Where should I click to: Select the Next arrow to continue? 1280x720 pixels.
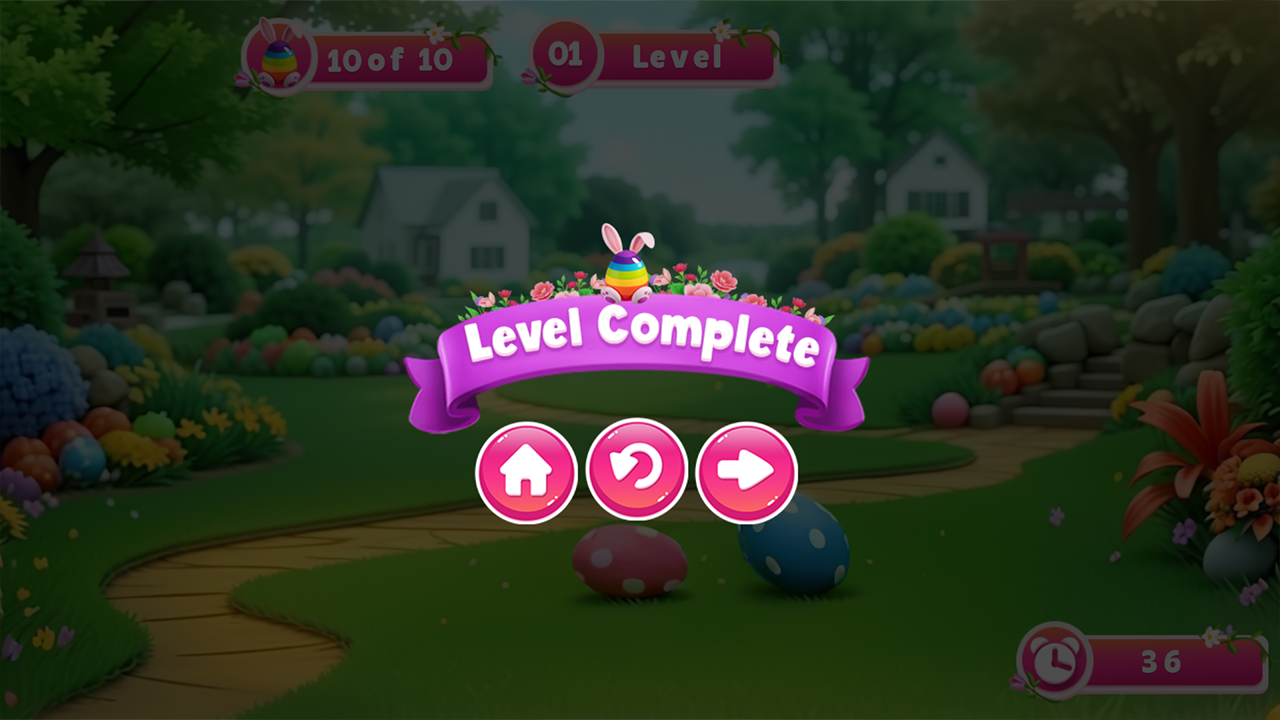tap(747, 470)
